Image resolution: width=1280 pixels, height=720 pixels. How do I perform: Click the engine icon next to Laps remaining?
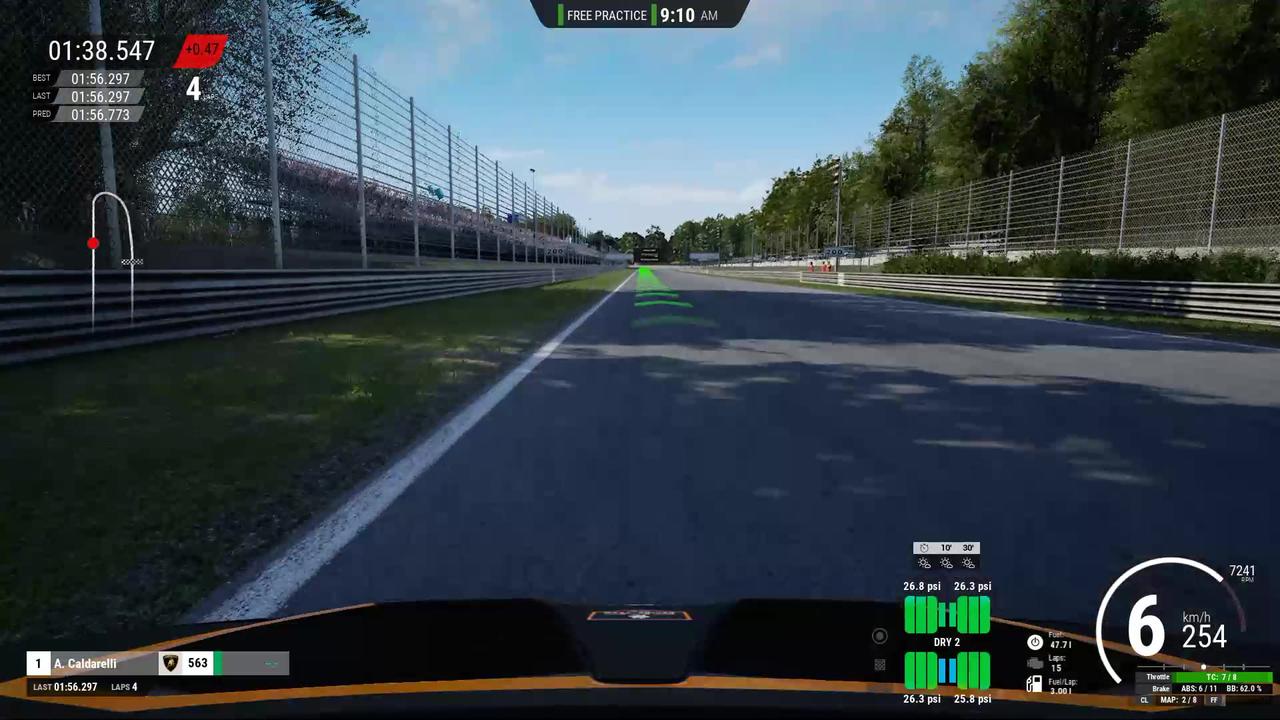(1034, 662)
